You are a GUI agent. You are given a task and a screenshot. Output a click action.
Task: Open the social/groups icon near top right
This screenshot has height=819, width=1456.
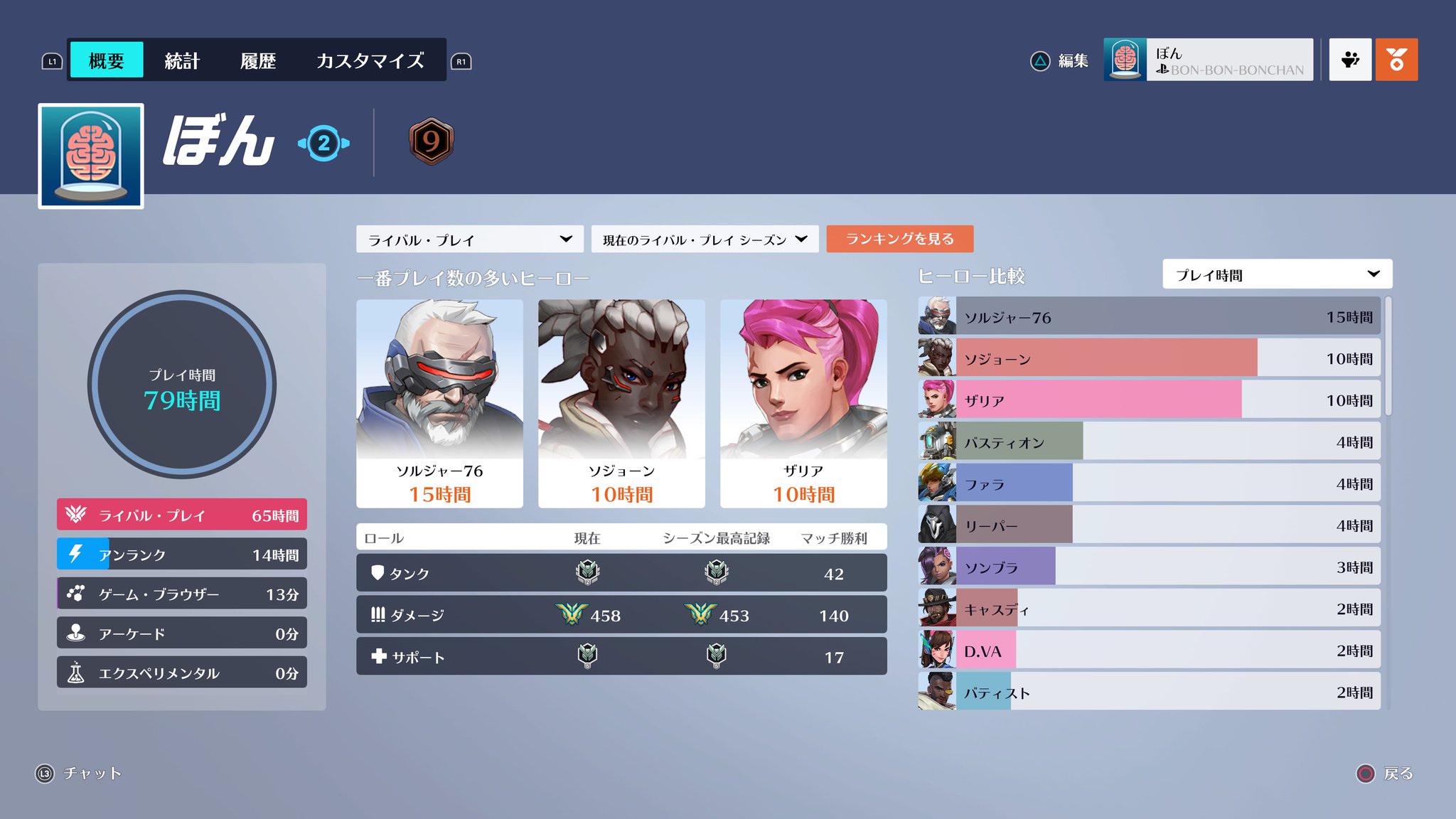click(x=1350, y=58)
